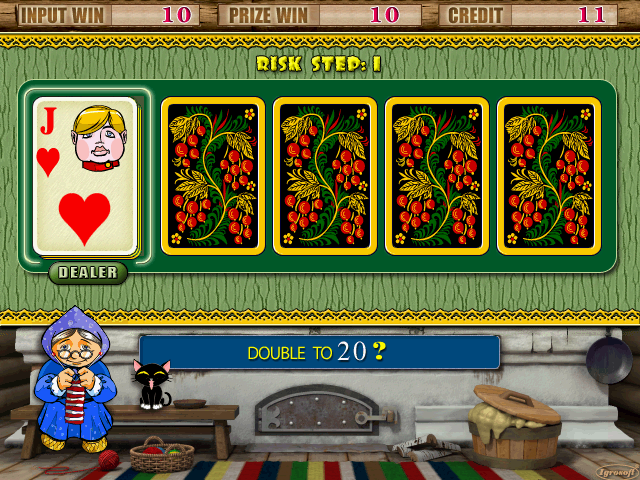The height and width of the screenshot is (480, 640).
Task: Pick the face-down card beside the dealer's Jack
Action: coord(213,176)
